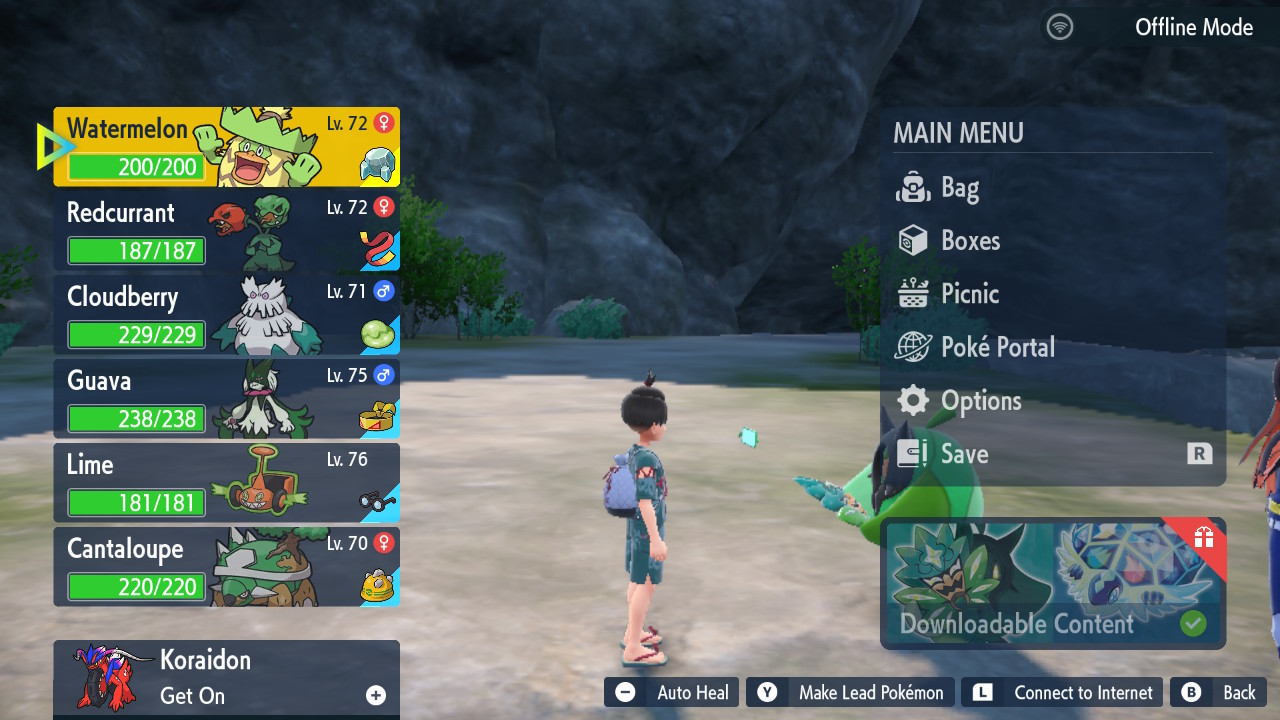Pick Cantaloupe from the party list
1280x720 pixels.
[227, 567]
